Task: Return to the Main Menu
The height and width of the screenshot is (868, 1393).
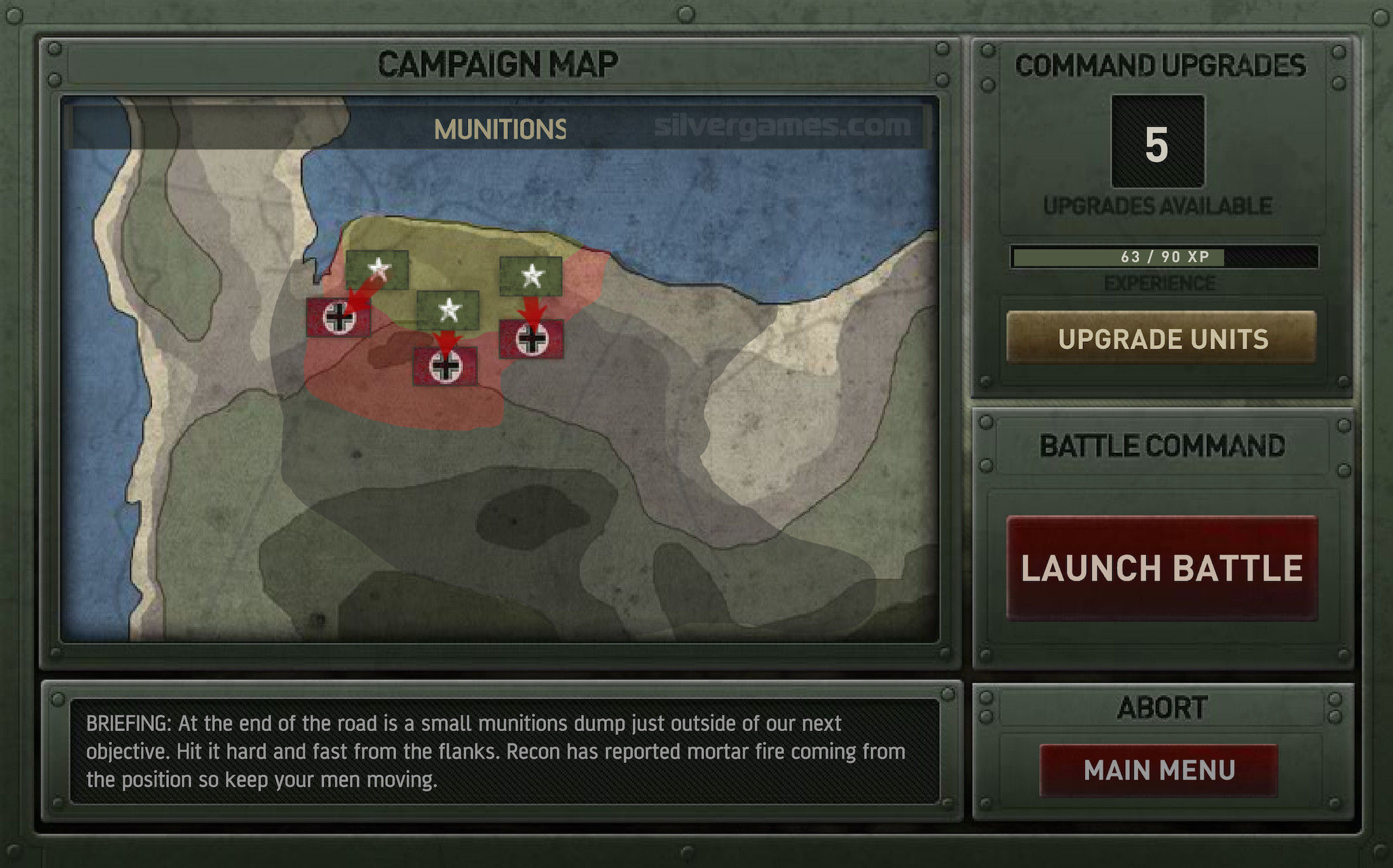Action: point(1158,770)
